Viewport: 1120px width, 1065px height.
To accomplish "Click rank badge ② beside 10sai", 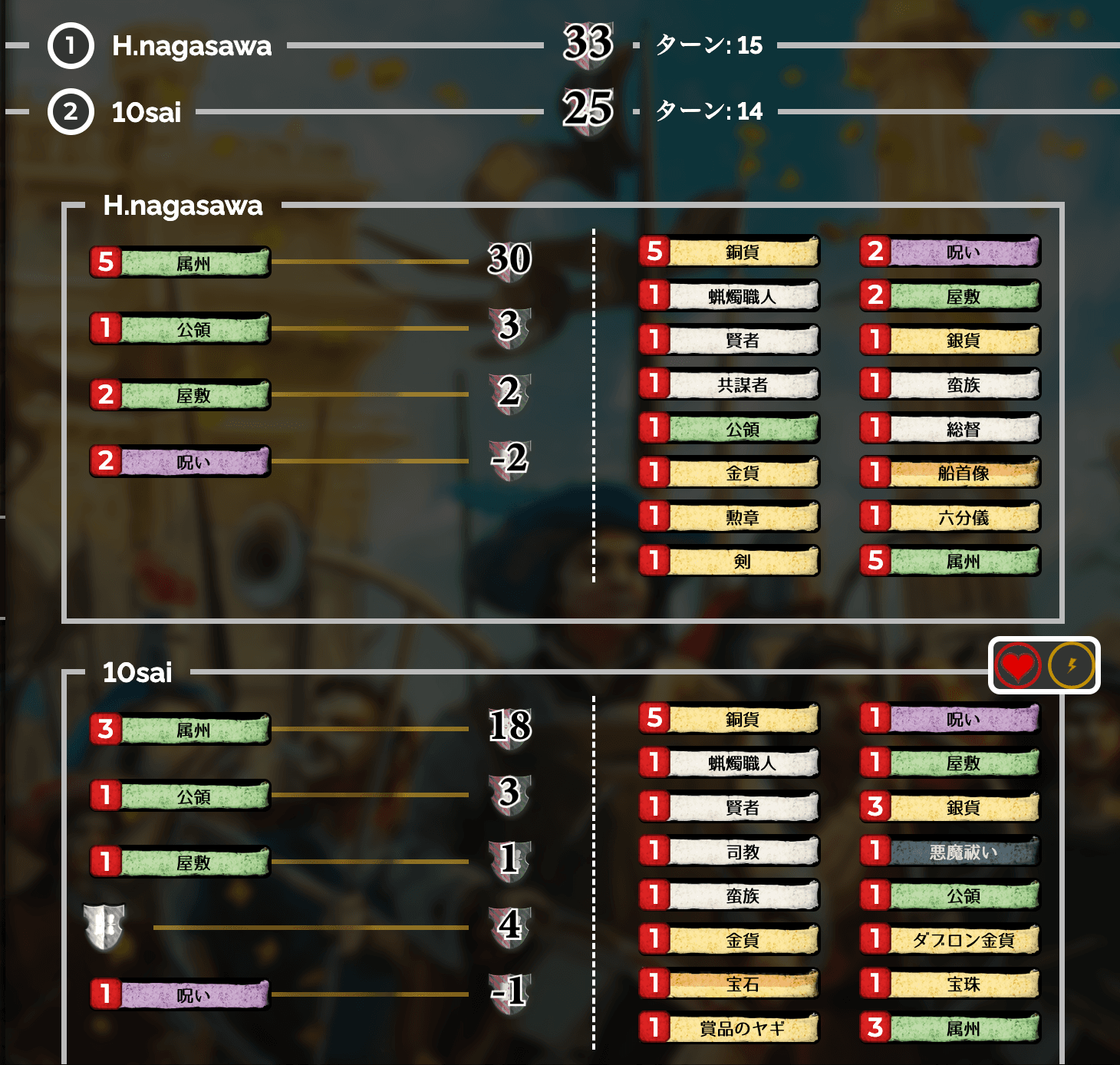I will tap(70, 111).
